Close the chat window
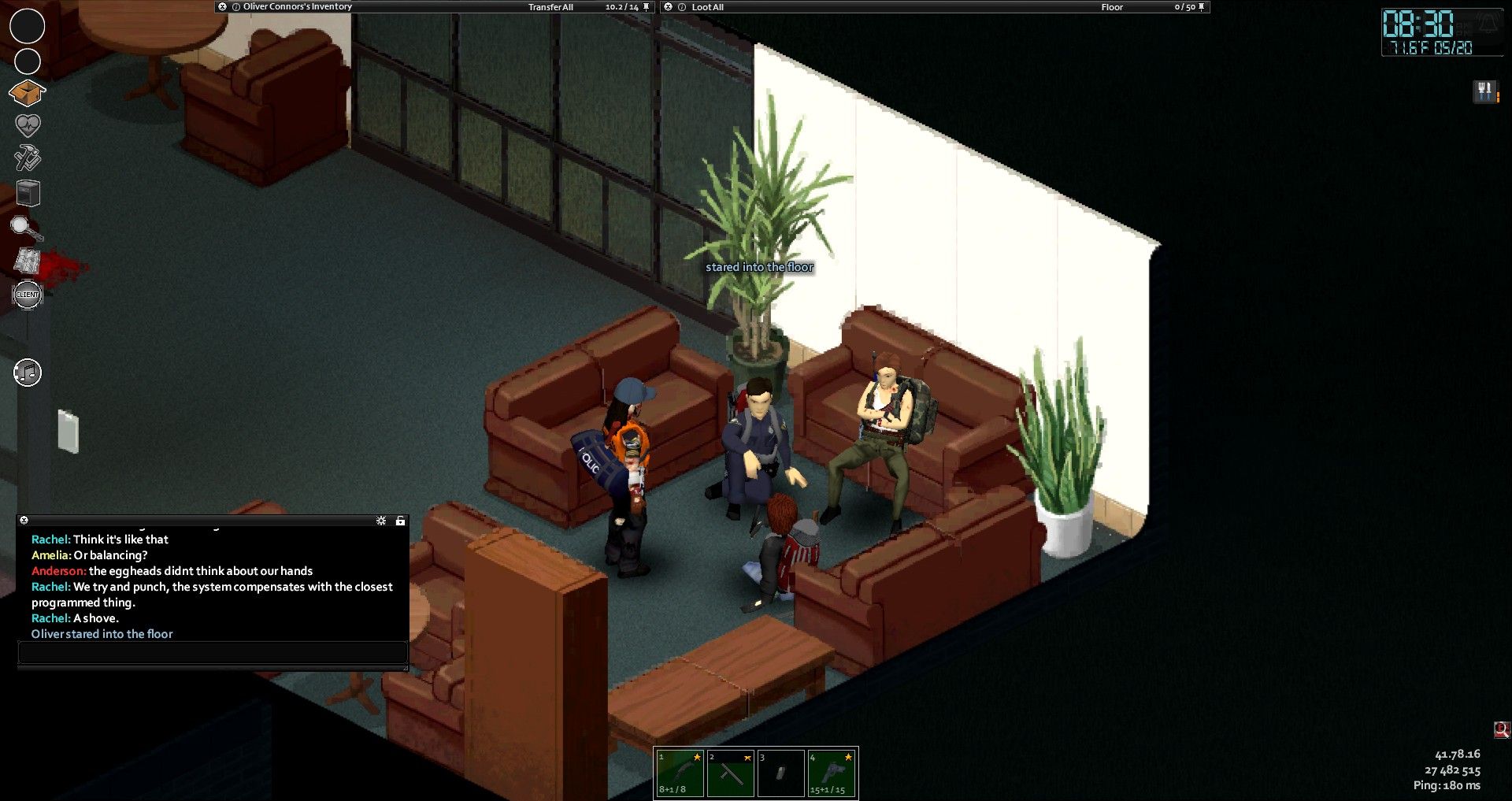Screen dimensions: 1512x801 coord(24,521)
